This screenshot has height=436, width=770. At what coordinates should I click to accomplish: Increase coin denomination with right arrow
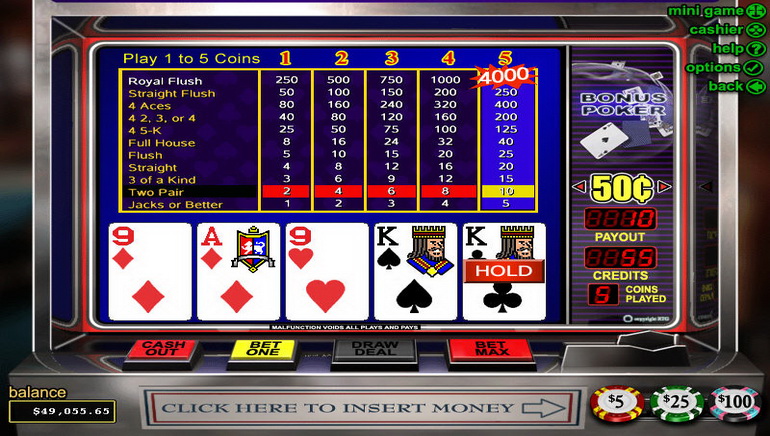point(662,187)
